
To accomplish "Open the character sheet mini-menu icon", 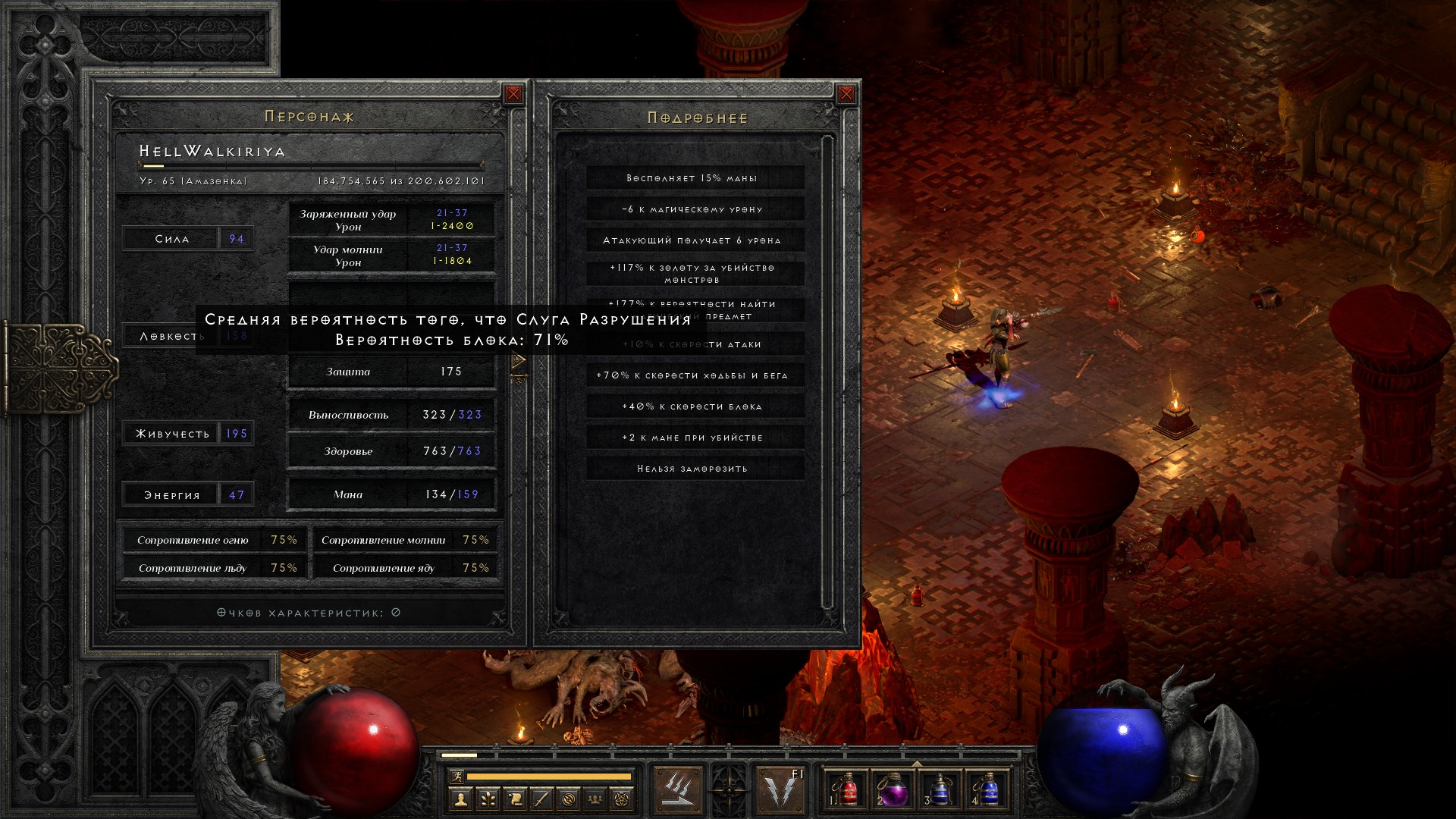I will click(x=460, y=799).
